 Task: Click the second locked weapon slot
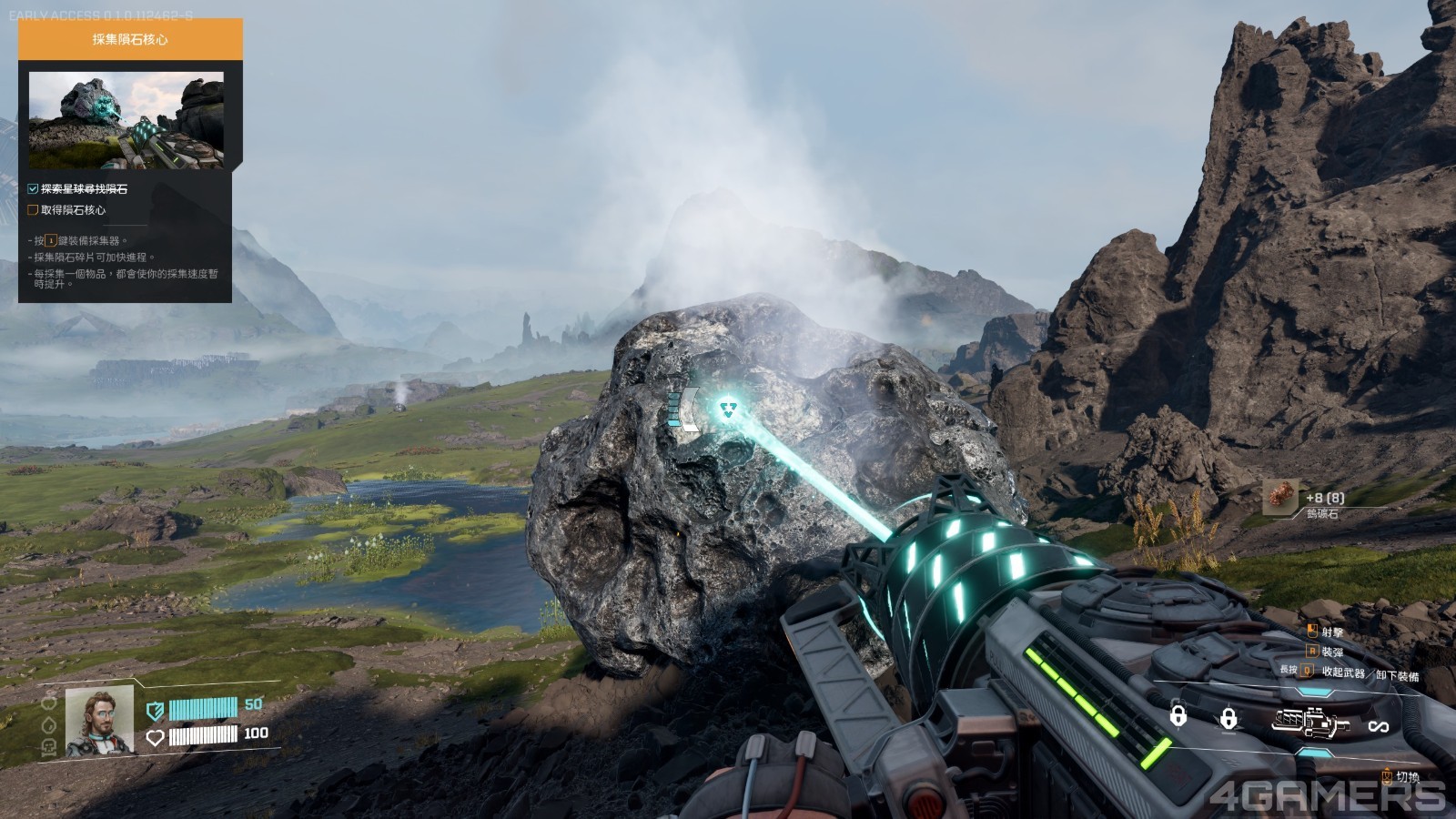click(1228, 719)
